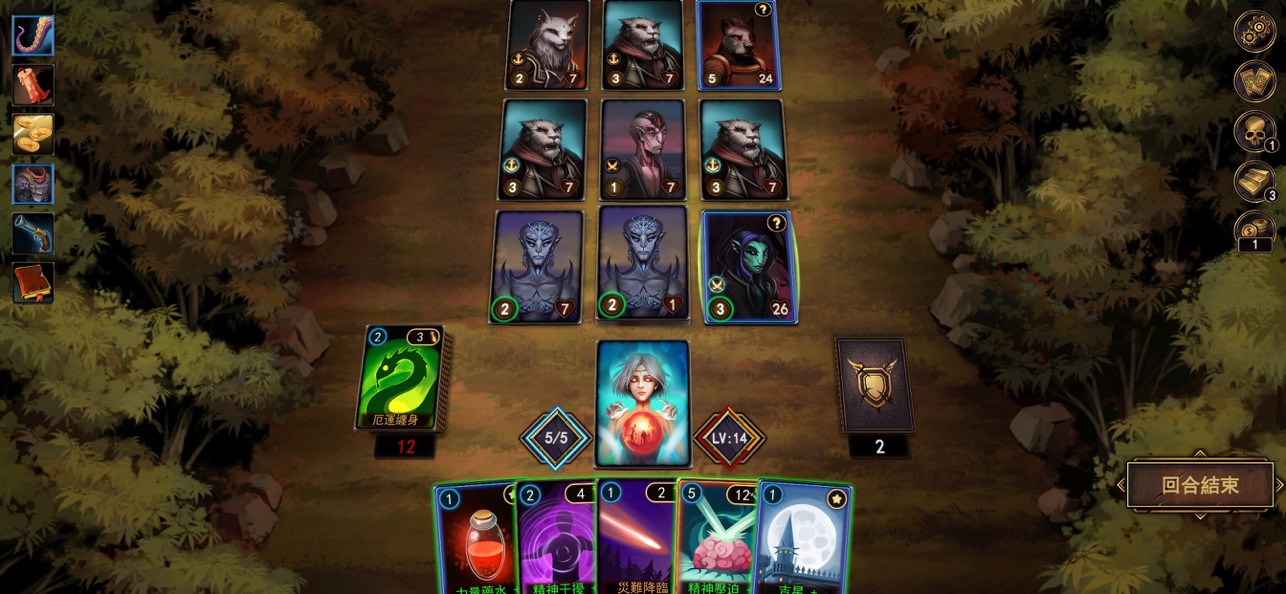1286x594 pixels.
Task: Select the armor chestplate relic
Action: 33,184
